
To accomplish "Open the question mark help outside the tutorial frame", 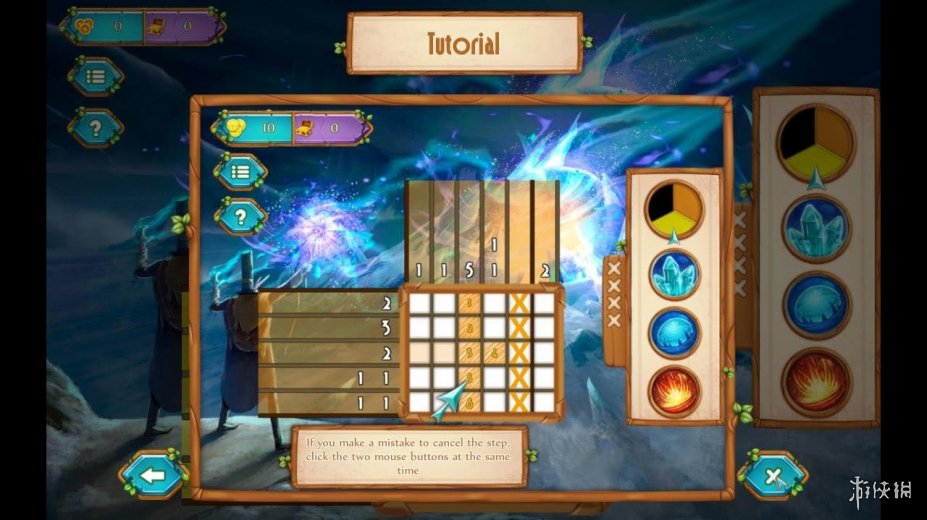I will [x=96, y=127].
